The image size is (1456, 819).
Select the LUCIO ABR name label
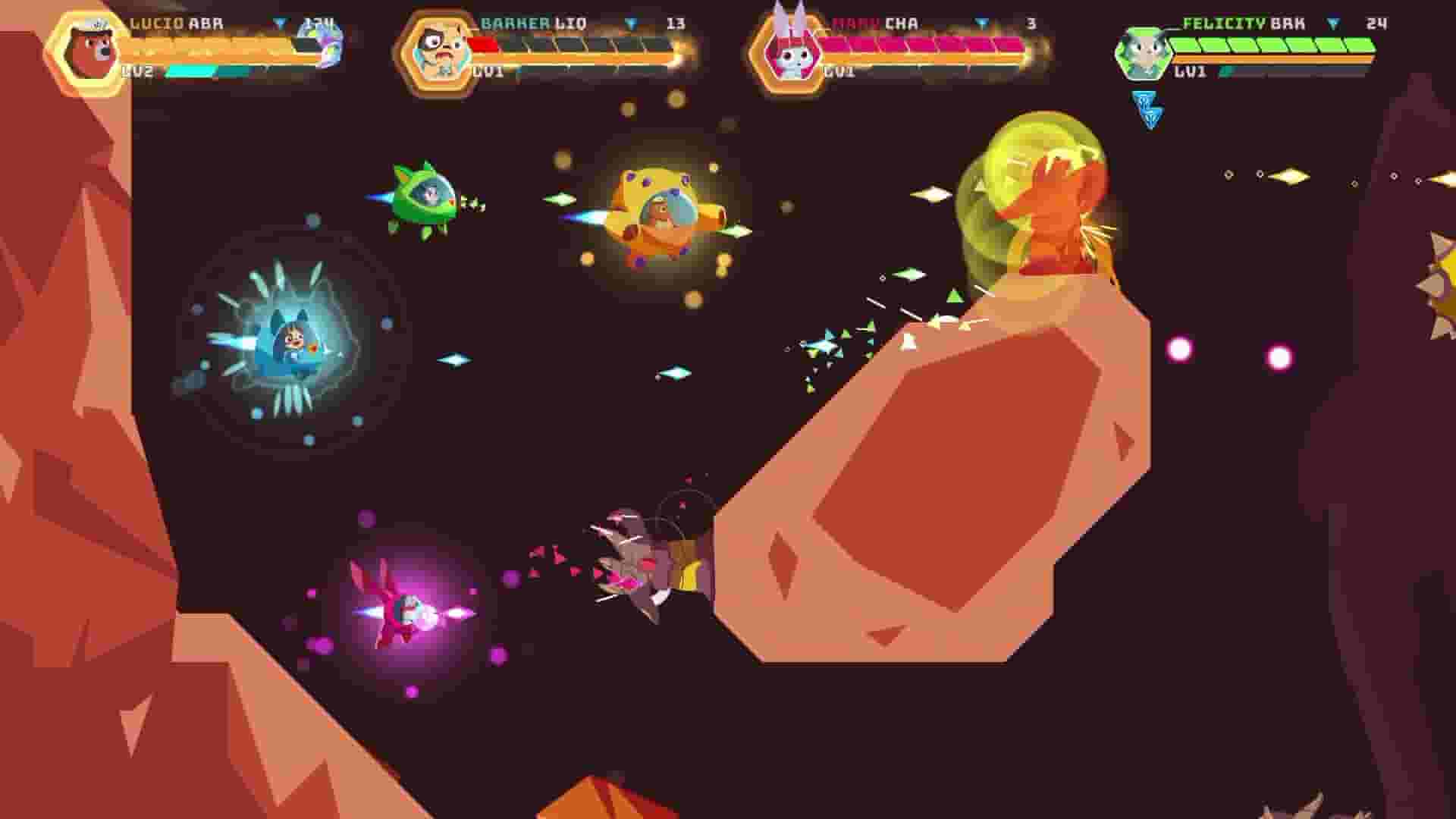tap(173, 23)
